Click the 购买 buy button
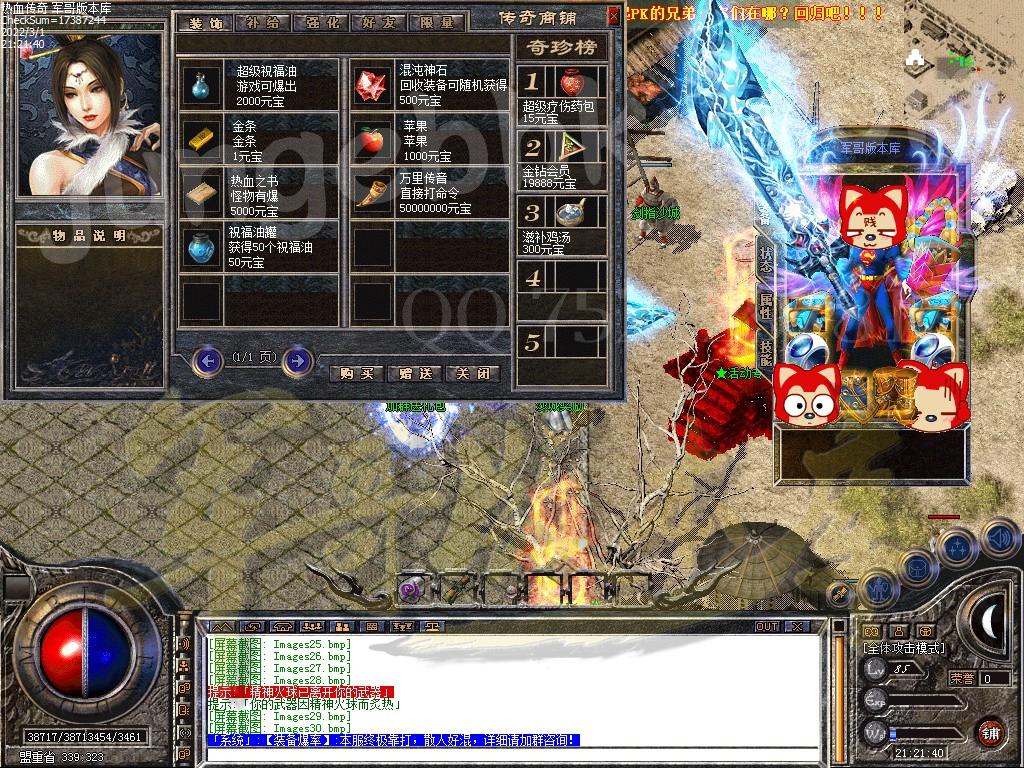 (x=357, y=373)
